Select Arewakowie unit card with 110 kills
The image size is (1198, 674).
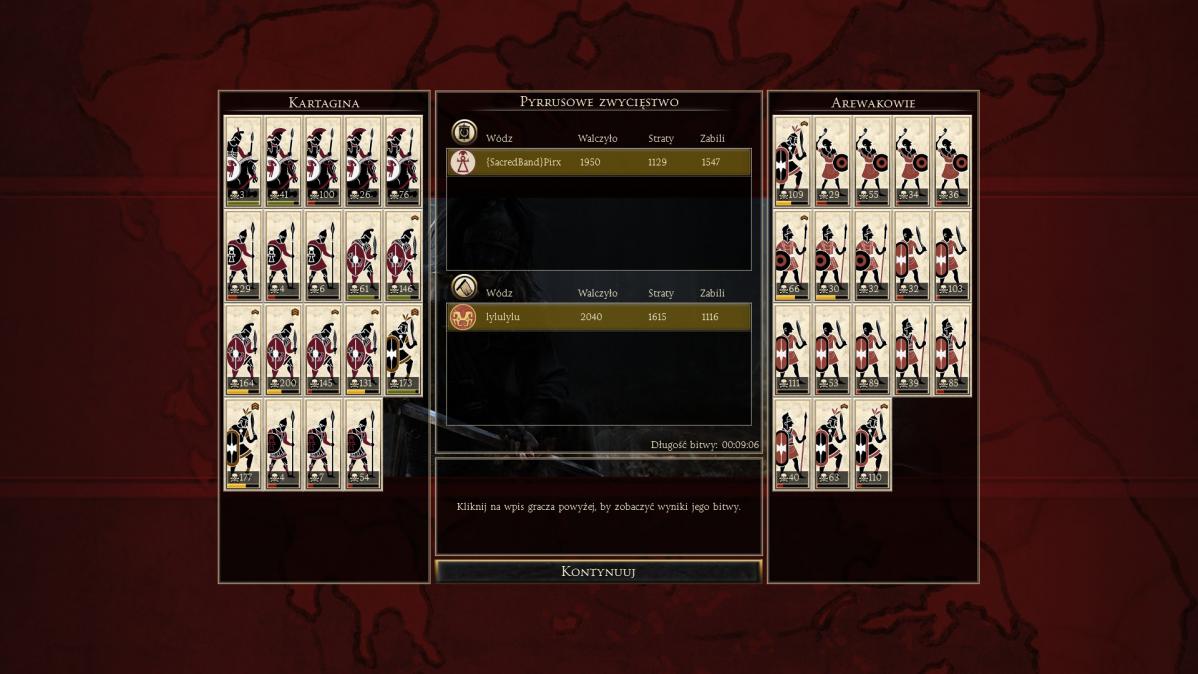(x=872, y=444)
